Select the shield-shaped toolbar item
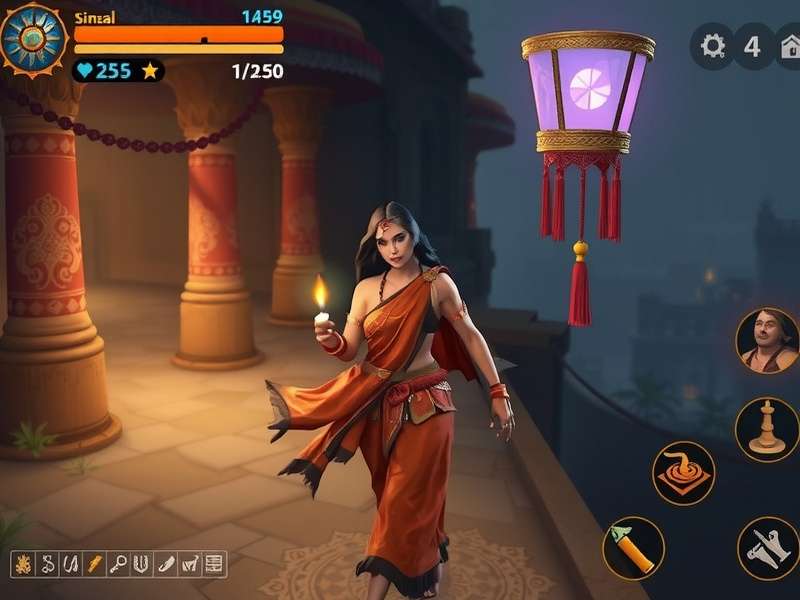 (x=142, y=564)
